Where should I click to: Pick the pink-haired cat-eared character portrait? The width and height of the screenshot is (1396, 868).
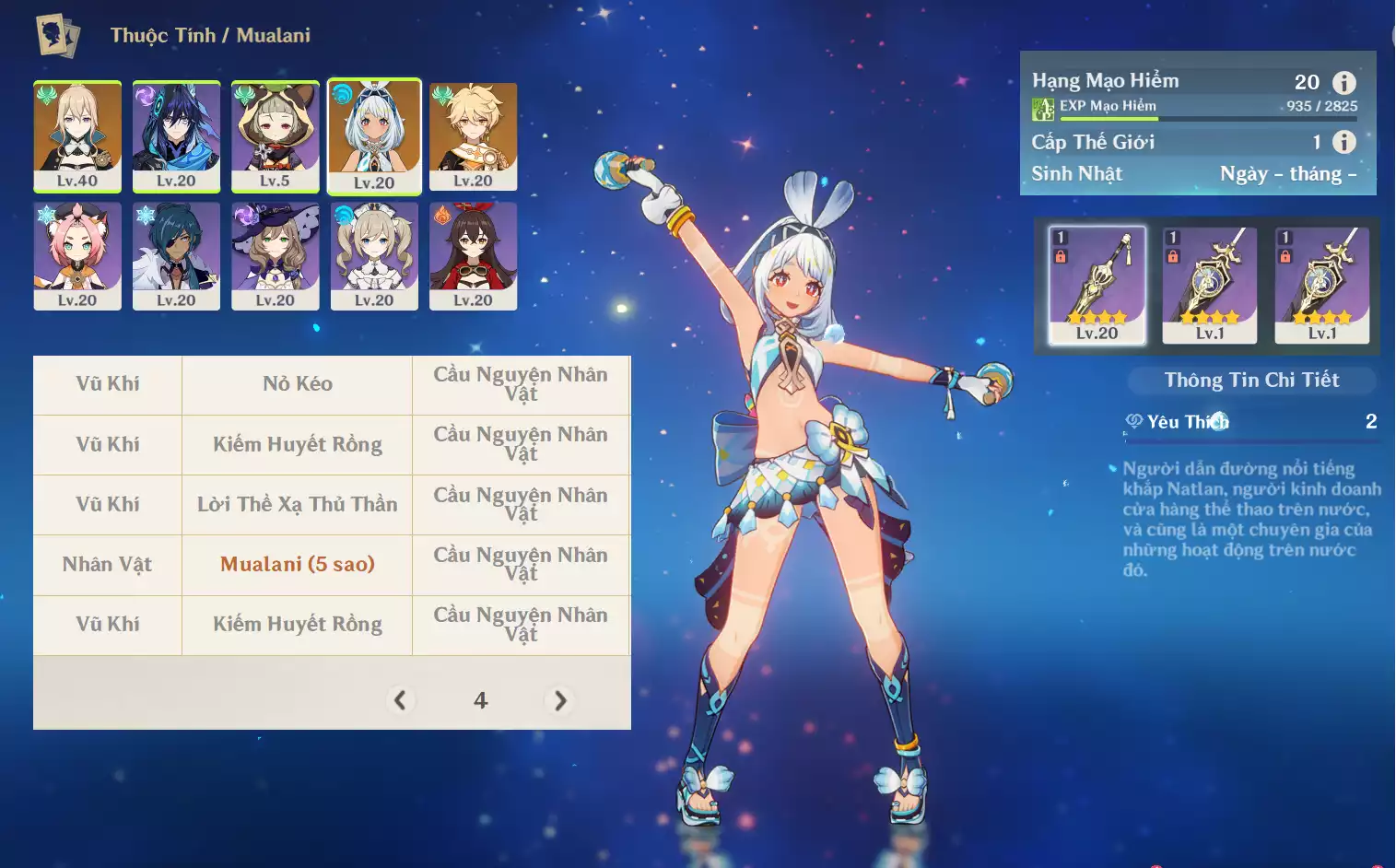77,255
